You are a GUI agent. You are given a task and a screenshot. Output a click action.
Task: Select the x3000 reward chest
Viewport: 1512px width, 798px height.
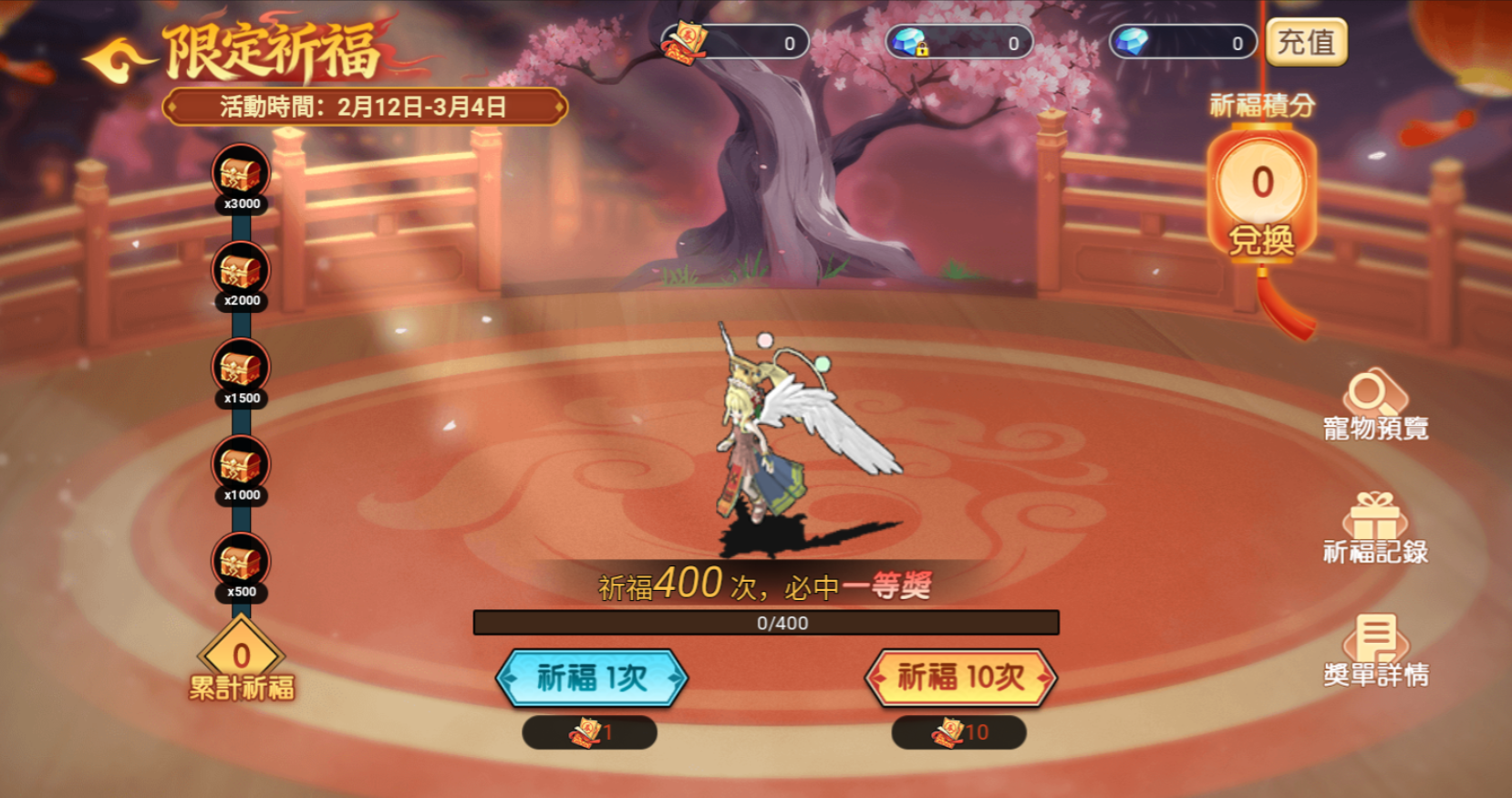[x=241, y=174]
